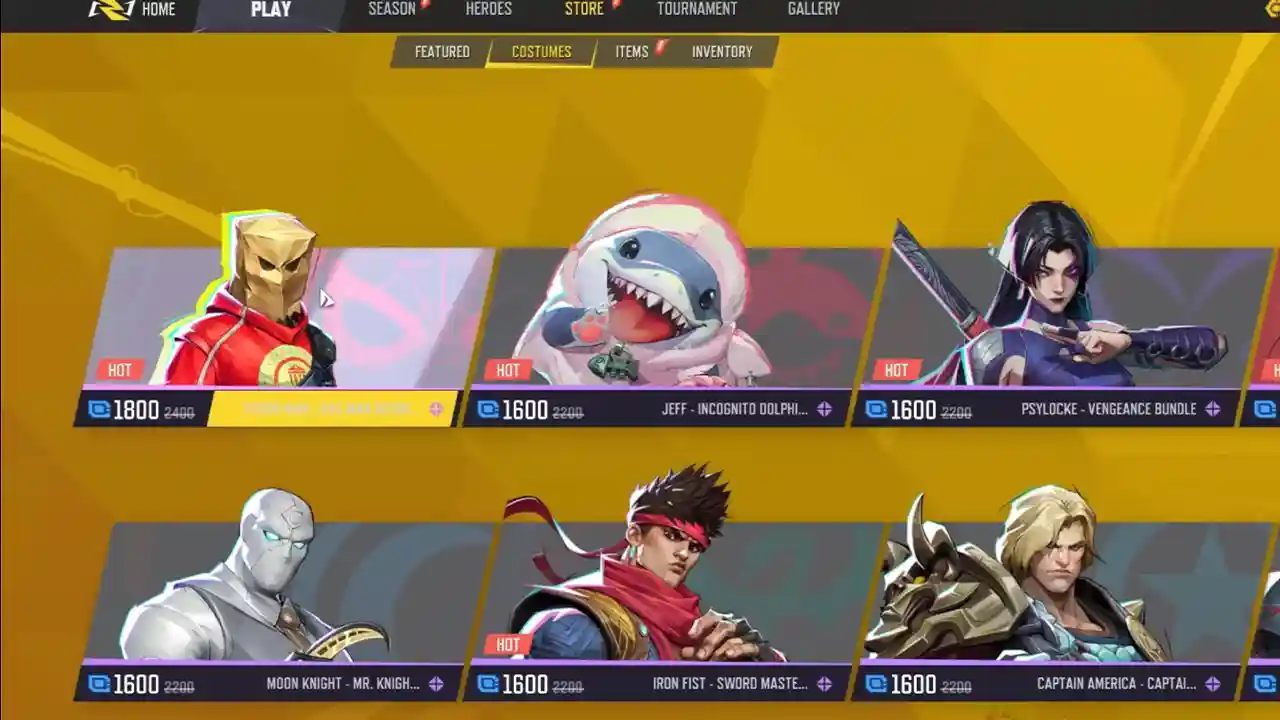Image resolution: width=1280 pixels, height=720 pixels.
Task: Open the Heroes section
Action: (x=487, y=9)
